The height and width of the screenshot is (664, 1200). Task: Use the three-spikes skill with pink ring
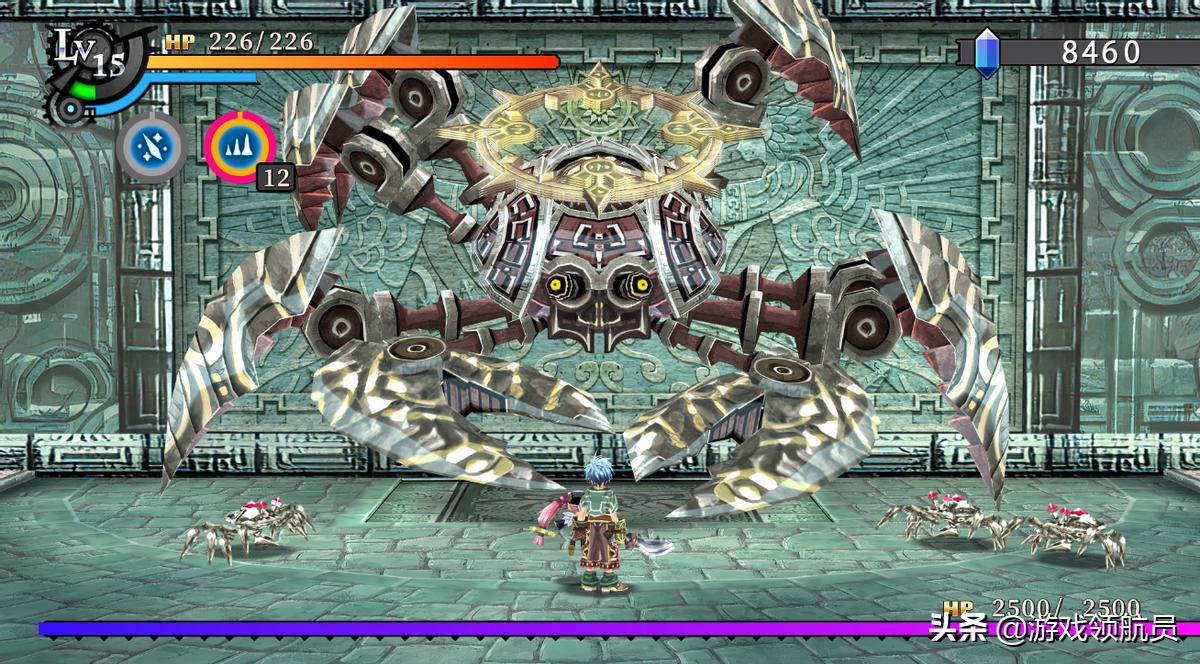click(240, 147)
